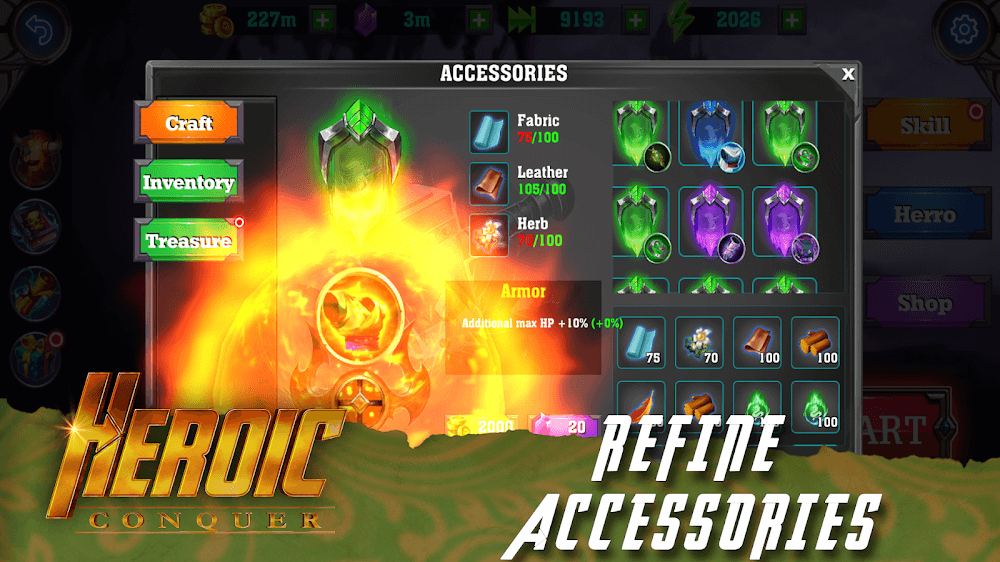Image resolution: width=1000 pixels, height=562 pixels.
Task: Add more gold coins with plus button
Action: [323, 19]
